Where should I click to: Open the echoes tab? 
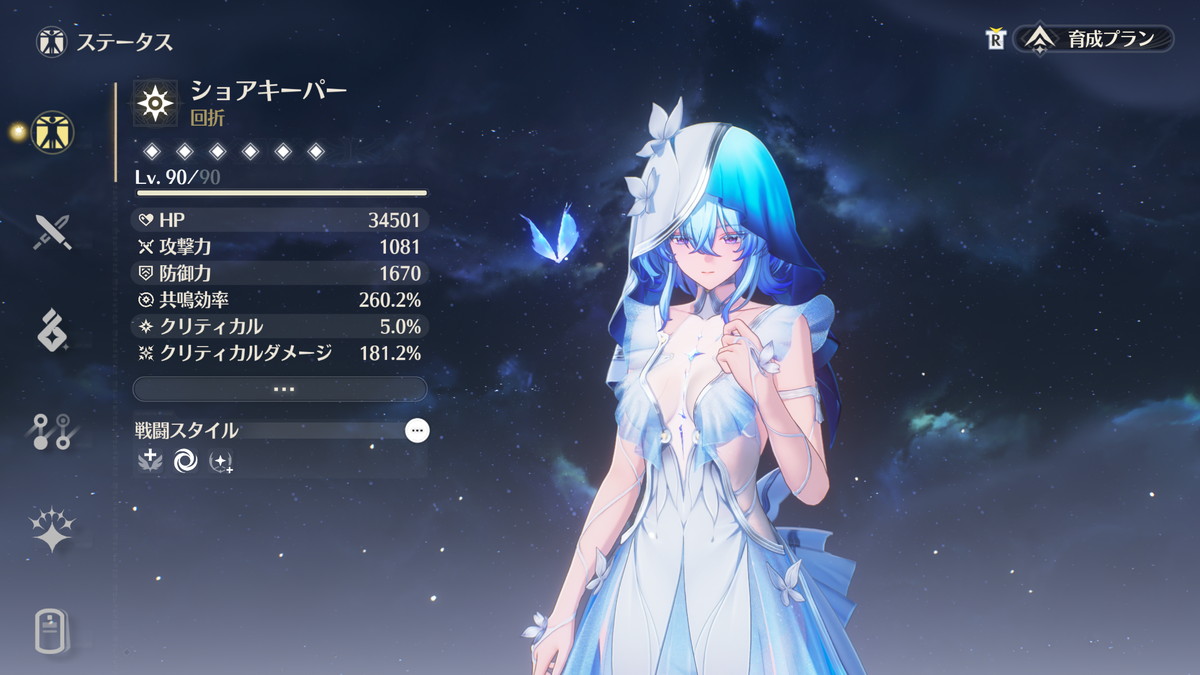[52, 330]
